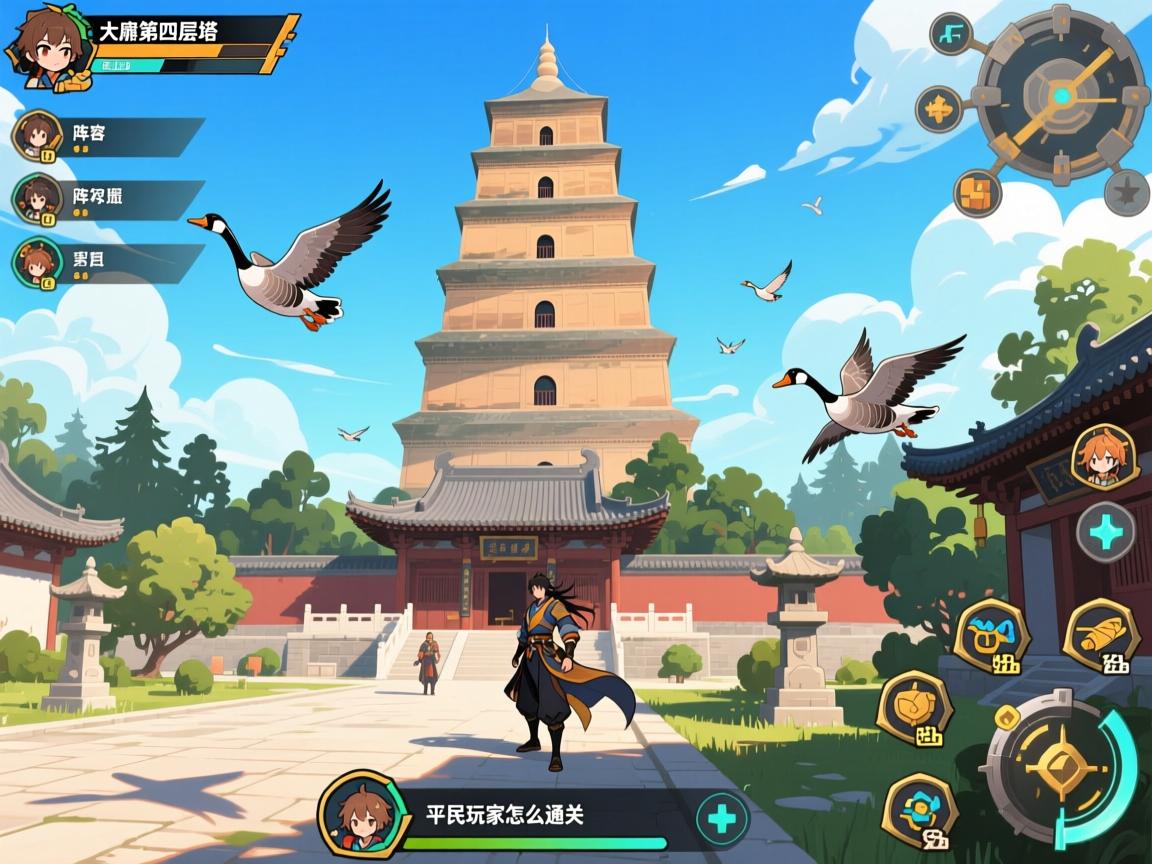The height and width of the screenshot is (864, 1152).
Task: Open the circular compass minimap
Action: point(1060,96)
